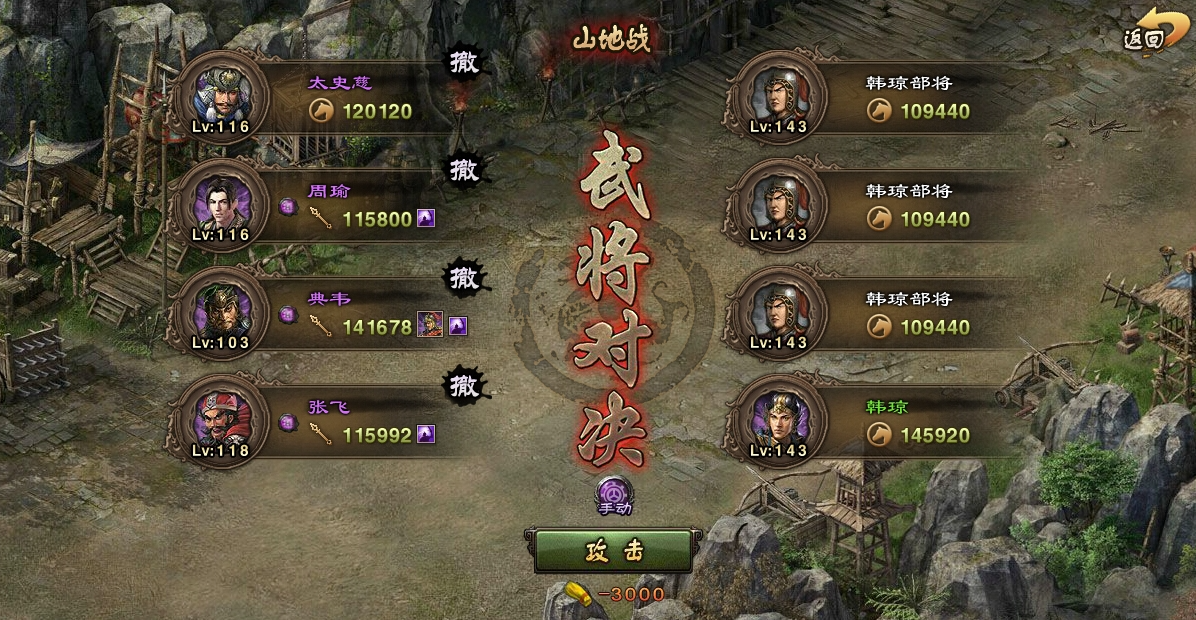Select 太史慈's general portrait
Screen dimensions: 1196x620
220,97
